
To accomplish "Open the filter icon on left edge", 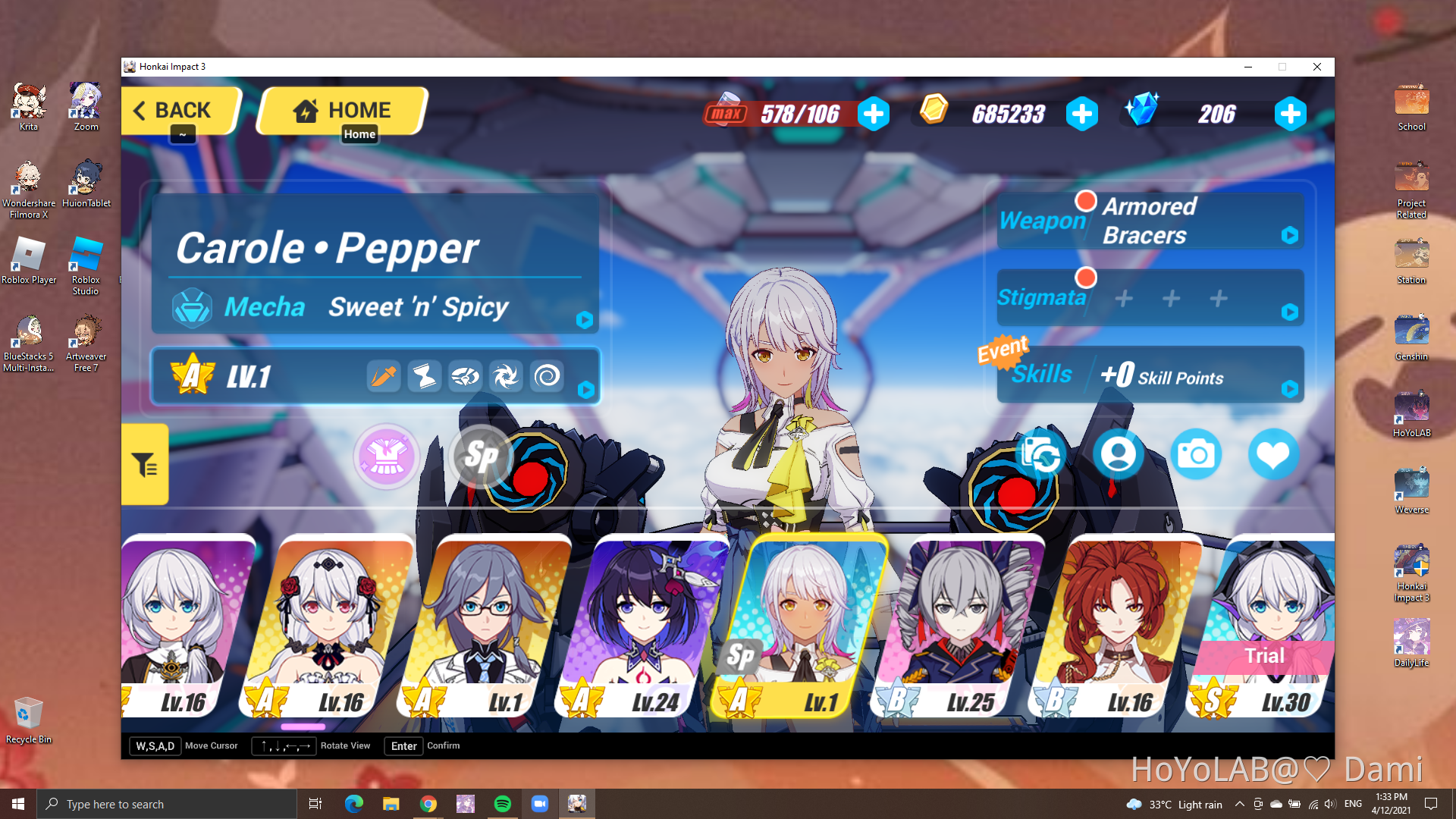I will 144,464.
